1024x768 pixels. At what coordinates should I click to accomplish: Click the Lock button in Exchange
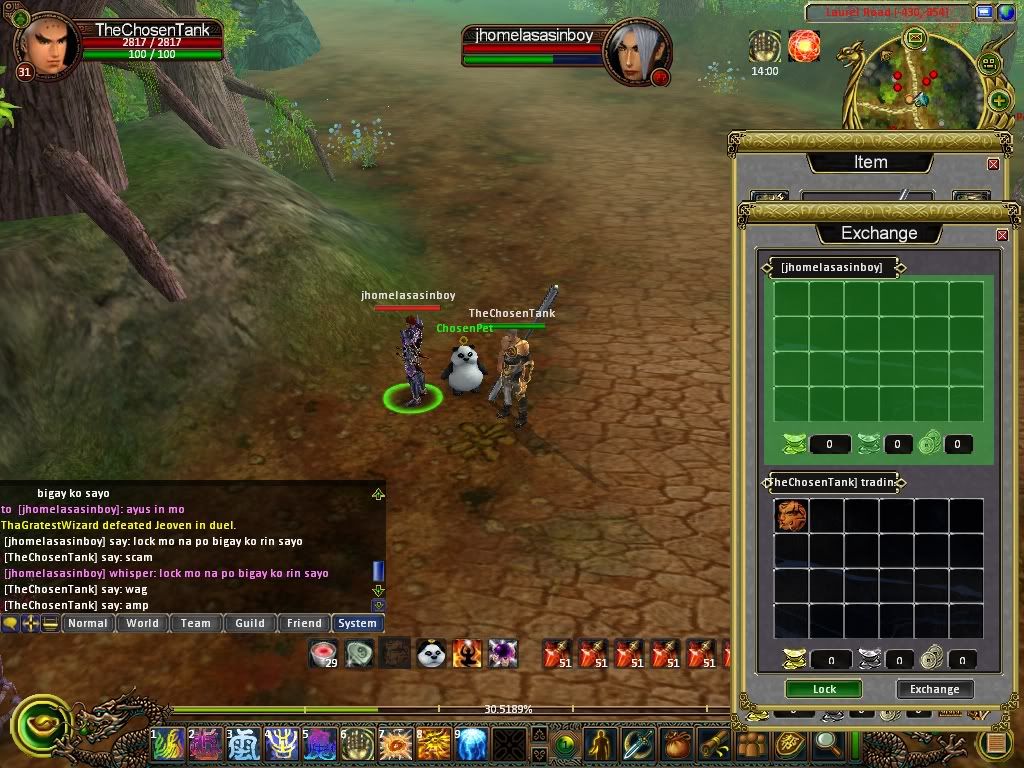(x=824, y=689)
